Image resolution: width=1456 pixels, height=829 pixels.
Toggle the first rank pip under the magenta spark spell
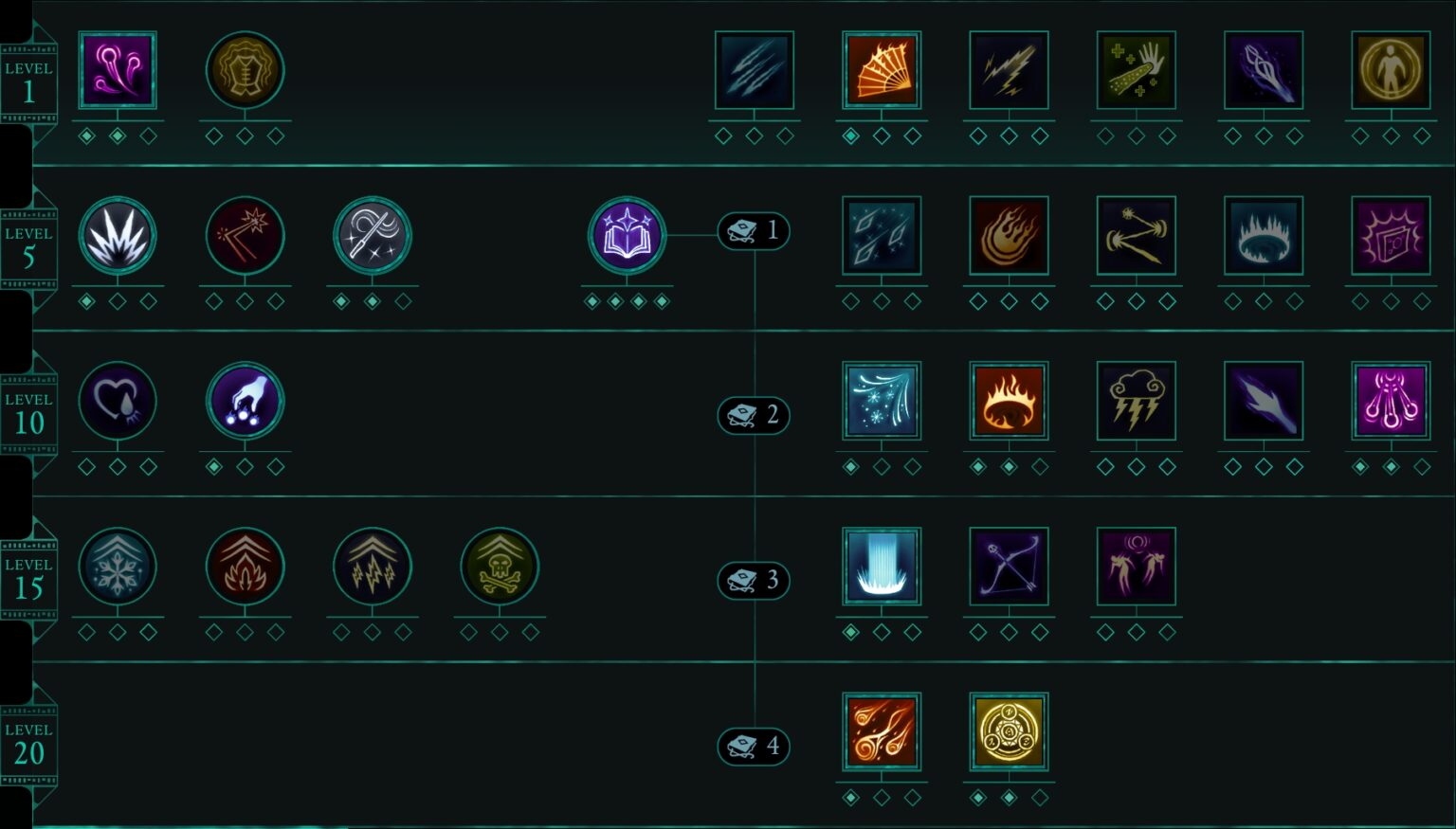(x=86, y=135)
